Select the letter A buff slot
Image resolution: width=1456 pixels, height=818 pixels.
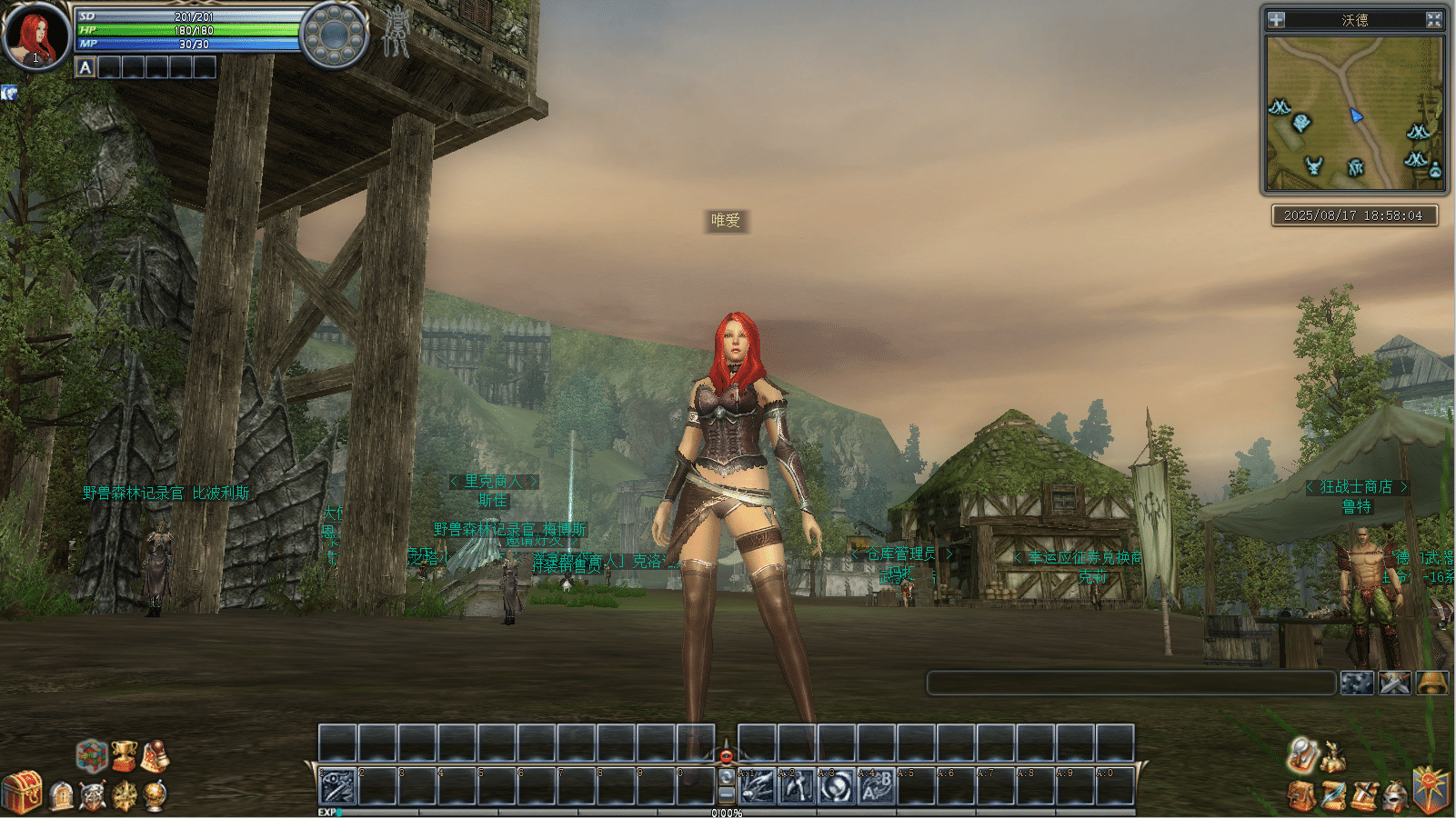pos(85,67)
